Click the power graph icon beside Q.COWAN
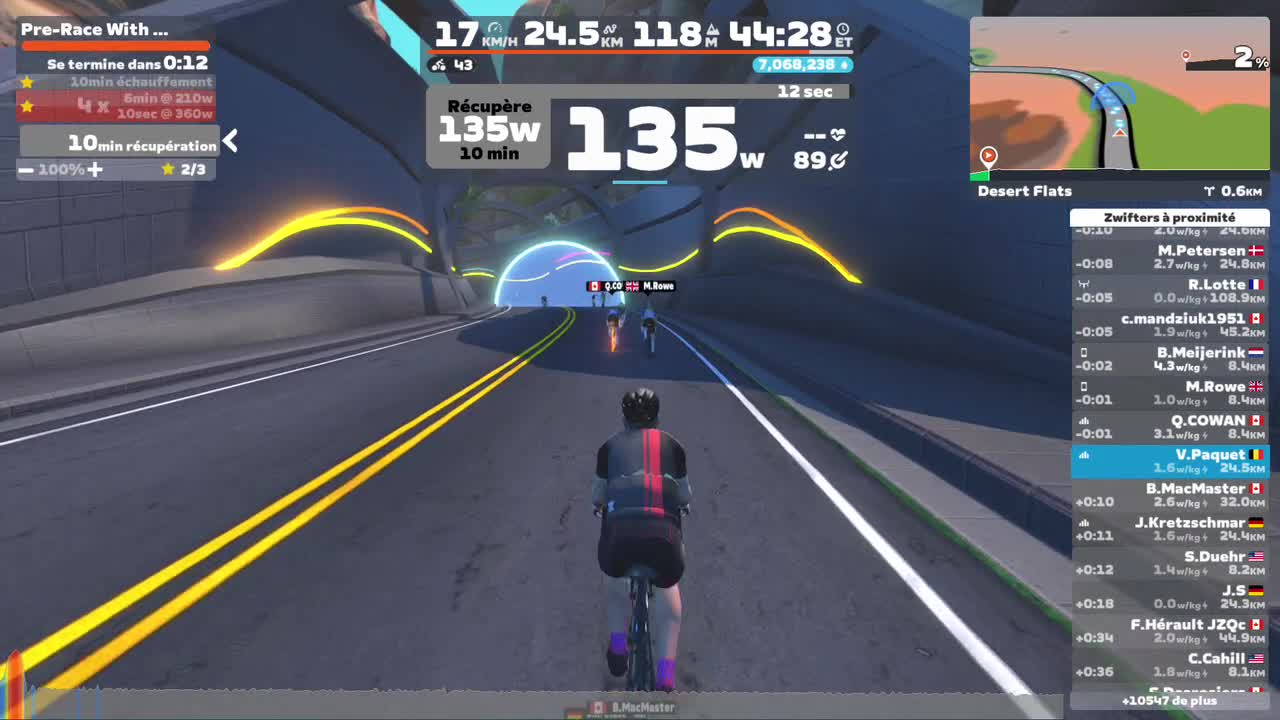Image resolution: width=1280 pixels, height=720 pixels. click(1084, 420)
